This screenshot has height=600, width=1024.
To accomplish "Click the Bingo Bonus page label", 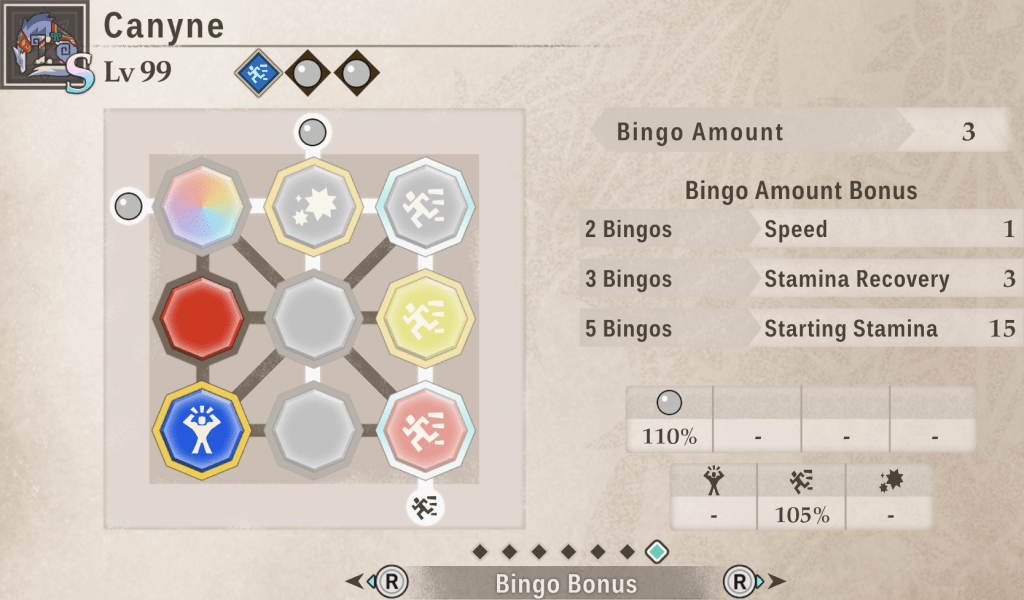I will click(566, 583).
